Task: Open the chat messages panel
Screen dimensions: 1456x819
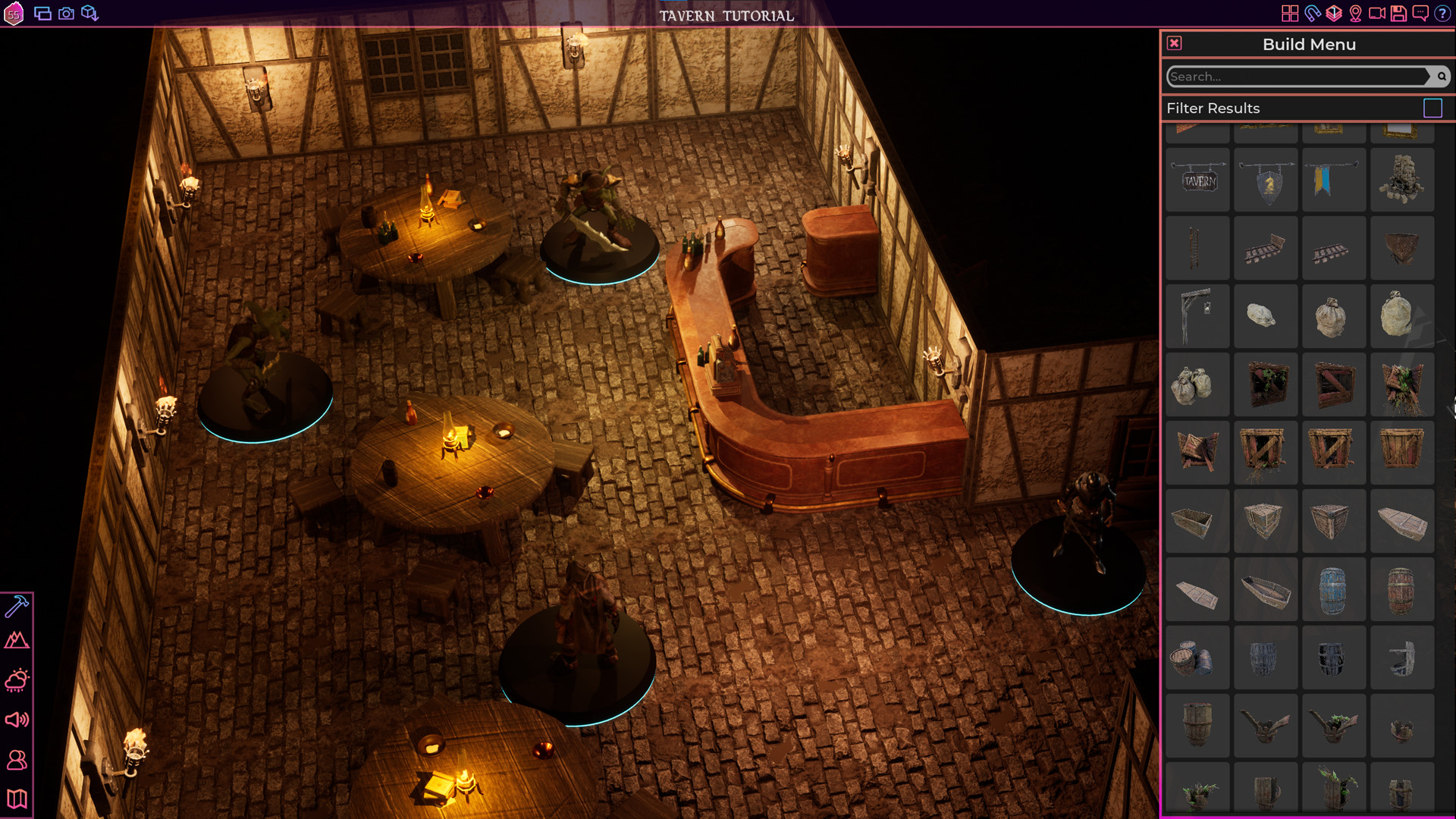Action: pos(1420,13)
